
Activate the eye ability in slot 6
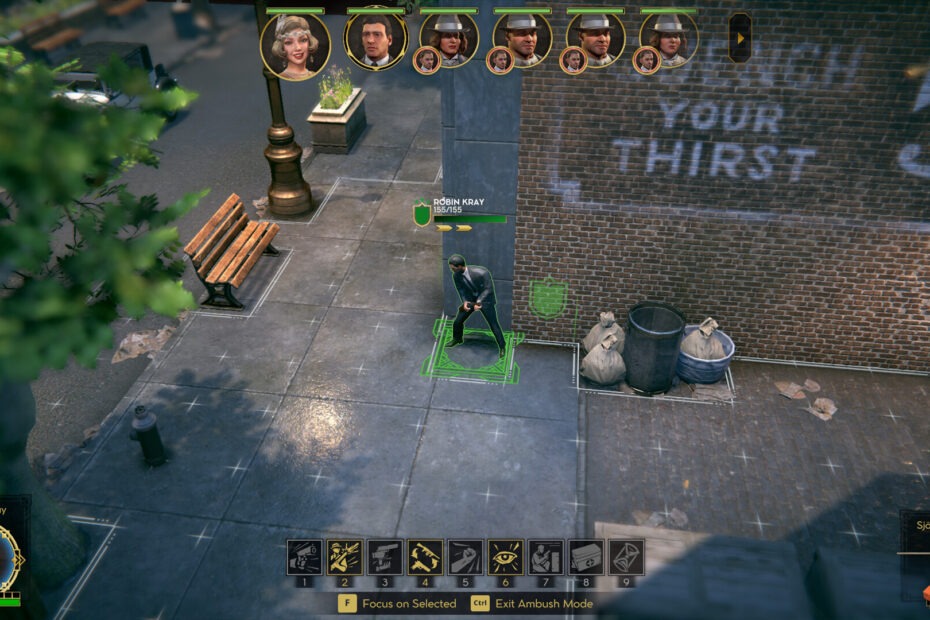tap(505, 557)
